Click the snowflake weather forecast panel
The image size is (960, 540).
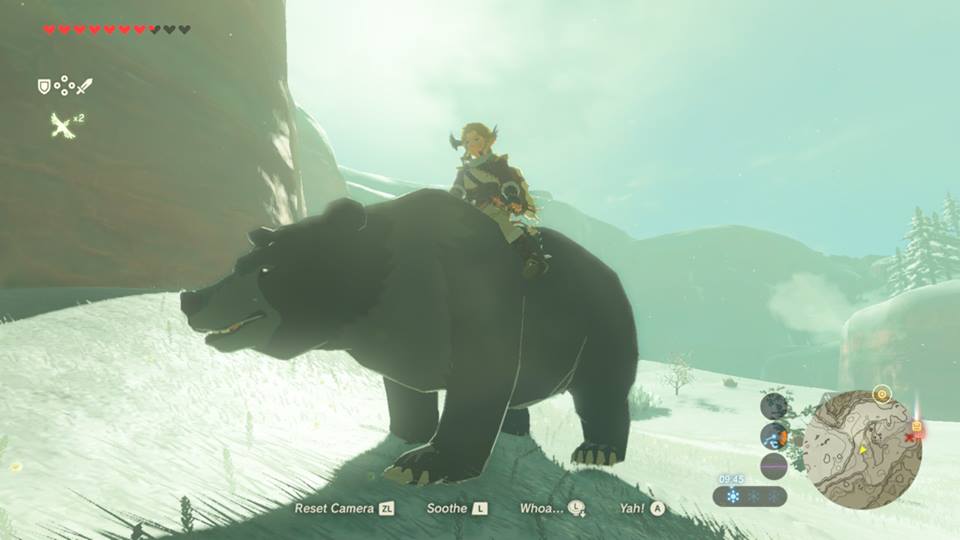[x=750, y=496]
